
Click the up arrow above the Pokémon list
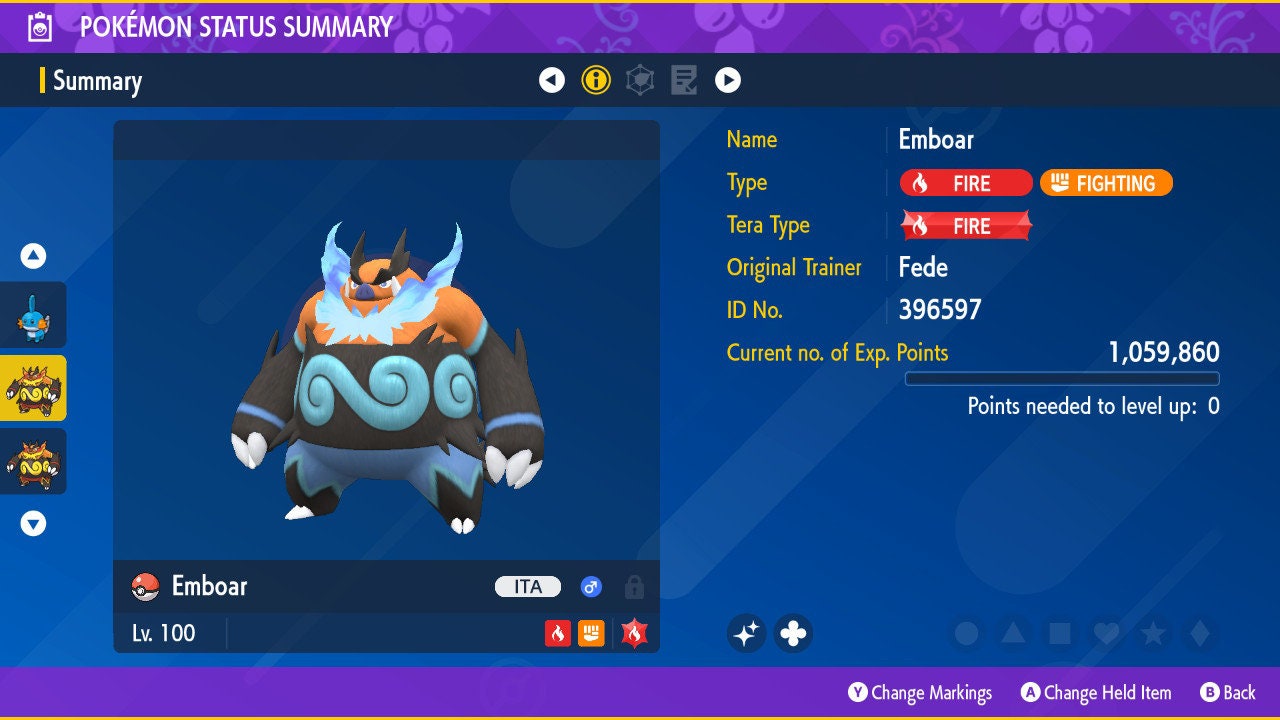(34, 256)
